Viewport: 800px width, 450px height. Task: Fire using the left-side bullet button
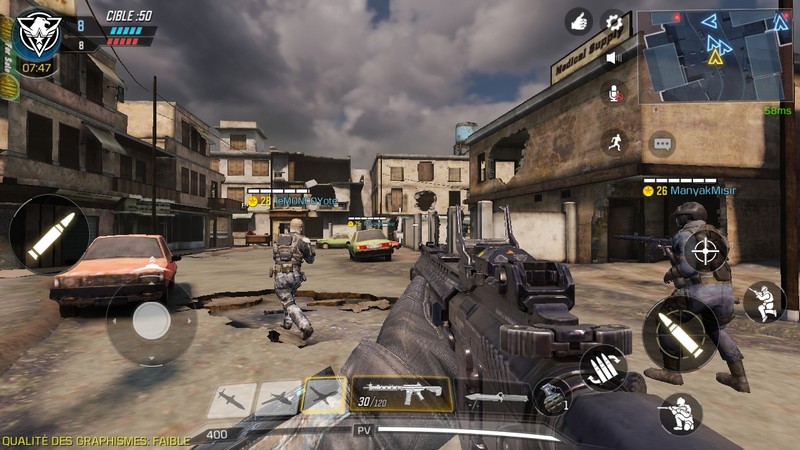(x=49, y=234)
